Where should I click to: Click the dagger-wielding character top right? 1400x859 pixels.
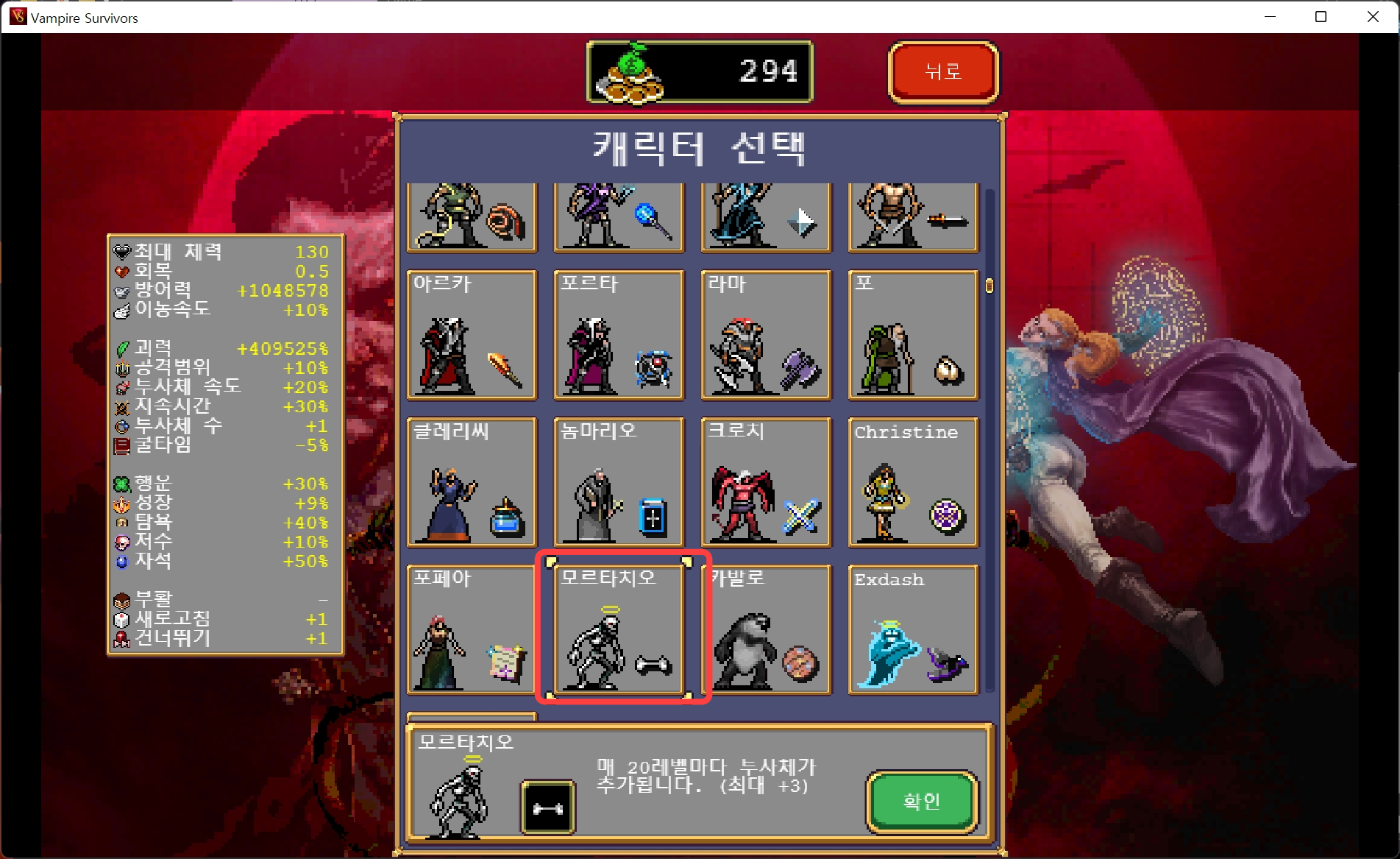tap(913, 217)
